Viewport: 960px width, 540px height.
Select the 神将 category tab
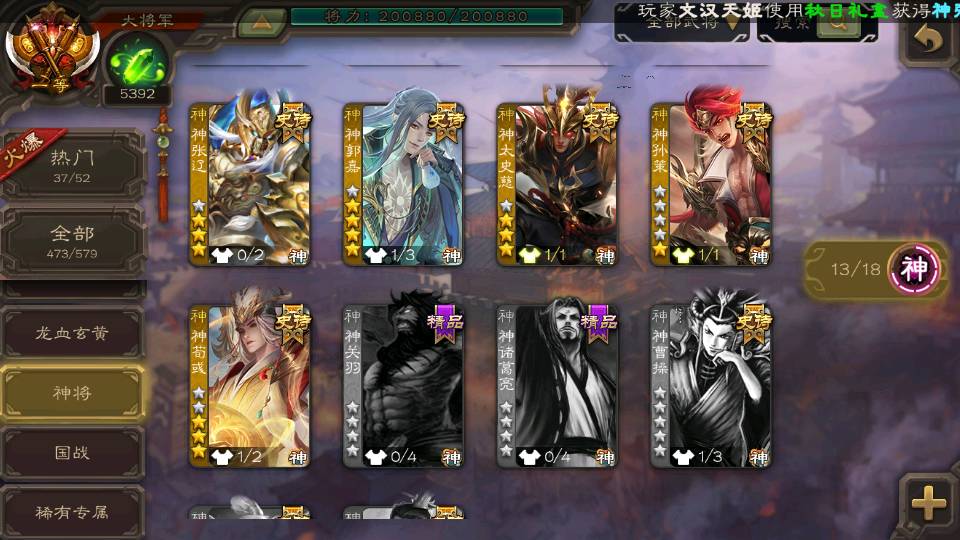coord(73,393)
